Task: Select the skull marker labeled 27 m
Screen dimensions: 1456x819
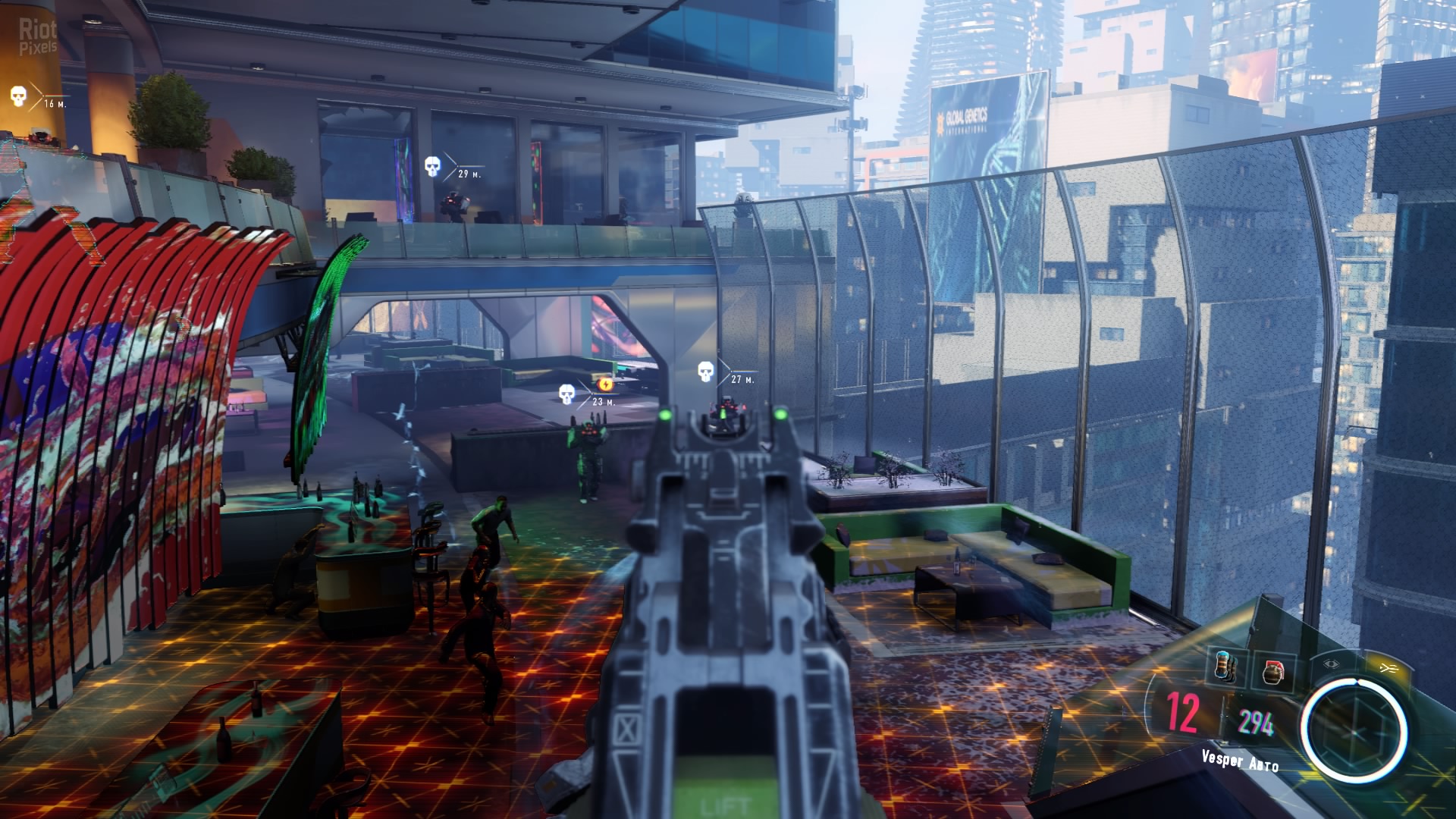Action: tap(706, 372)
